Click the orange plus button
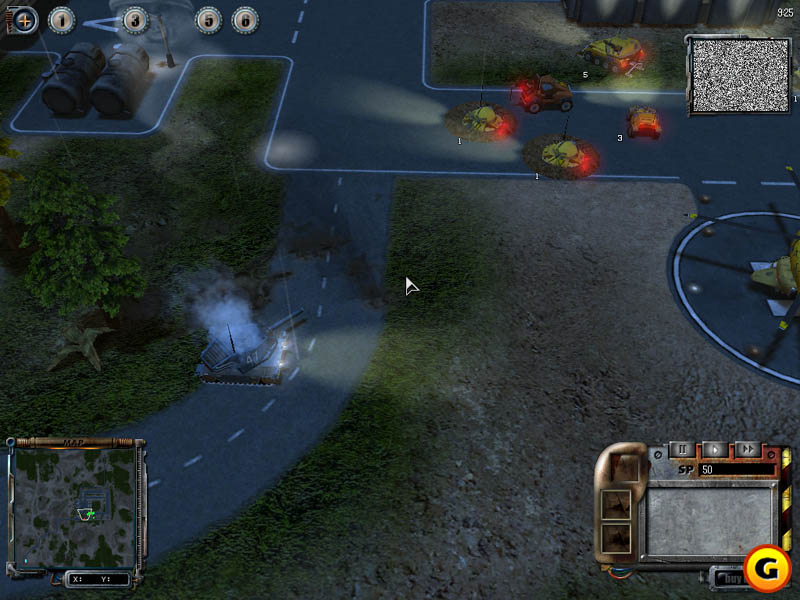The width and height of the screenshot is (800, 600). pyautogui.click(x=25, y=18)
